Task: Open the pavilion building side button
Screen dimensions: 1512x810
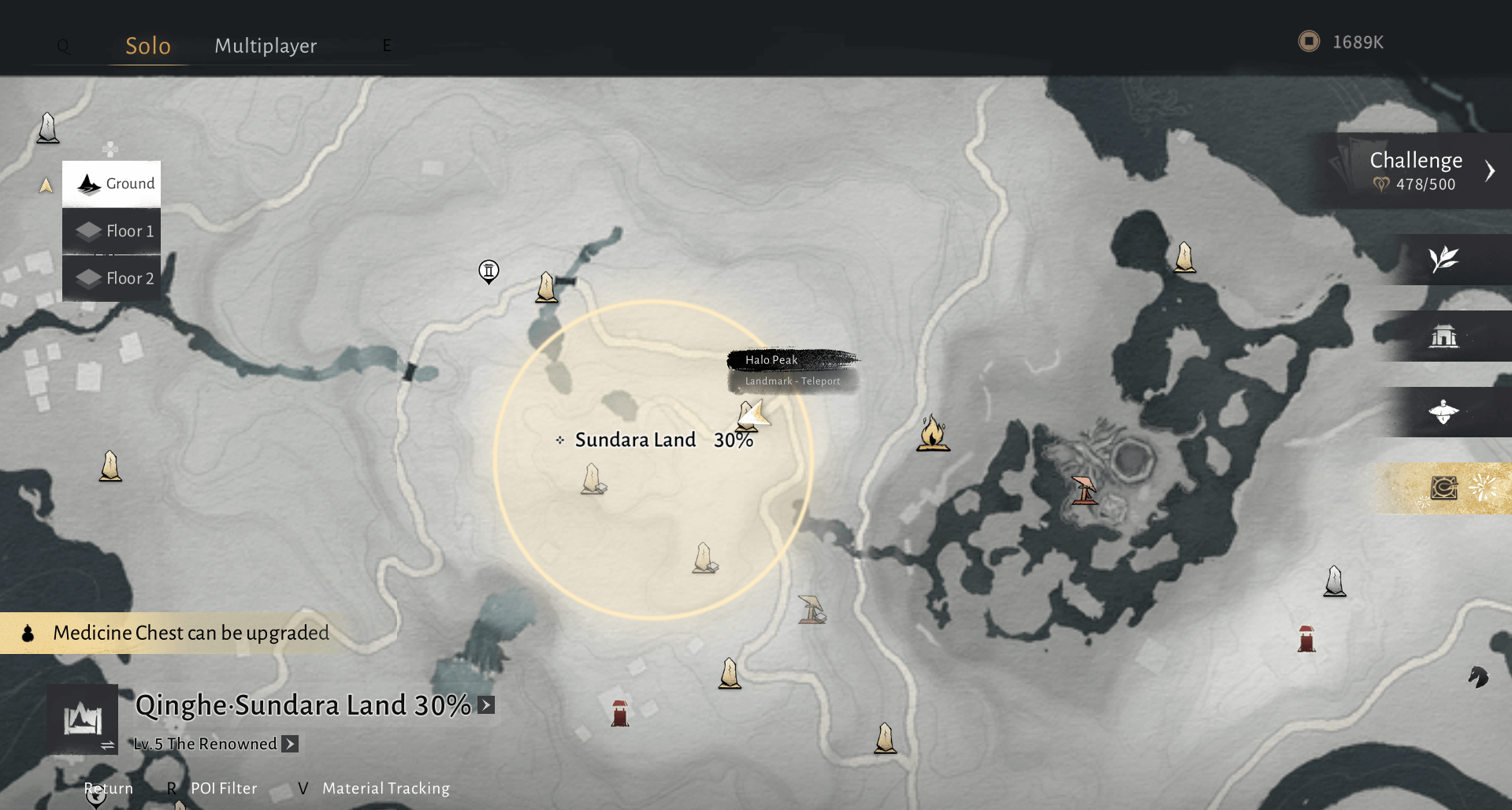Action: (x=1443, y=336)
